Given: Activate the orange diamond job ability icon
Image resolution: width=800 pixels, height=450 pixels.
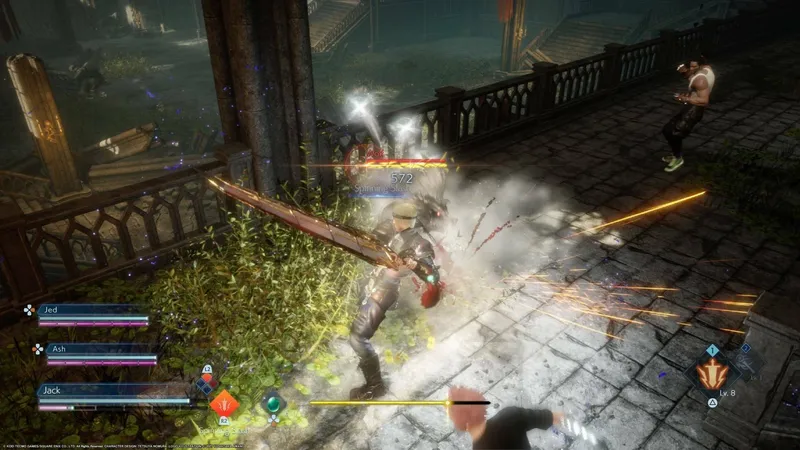Looking at the screenshot, I should (x=222, y=403).
